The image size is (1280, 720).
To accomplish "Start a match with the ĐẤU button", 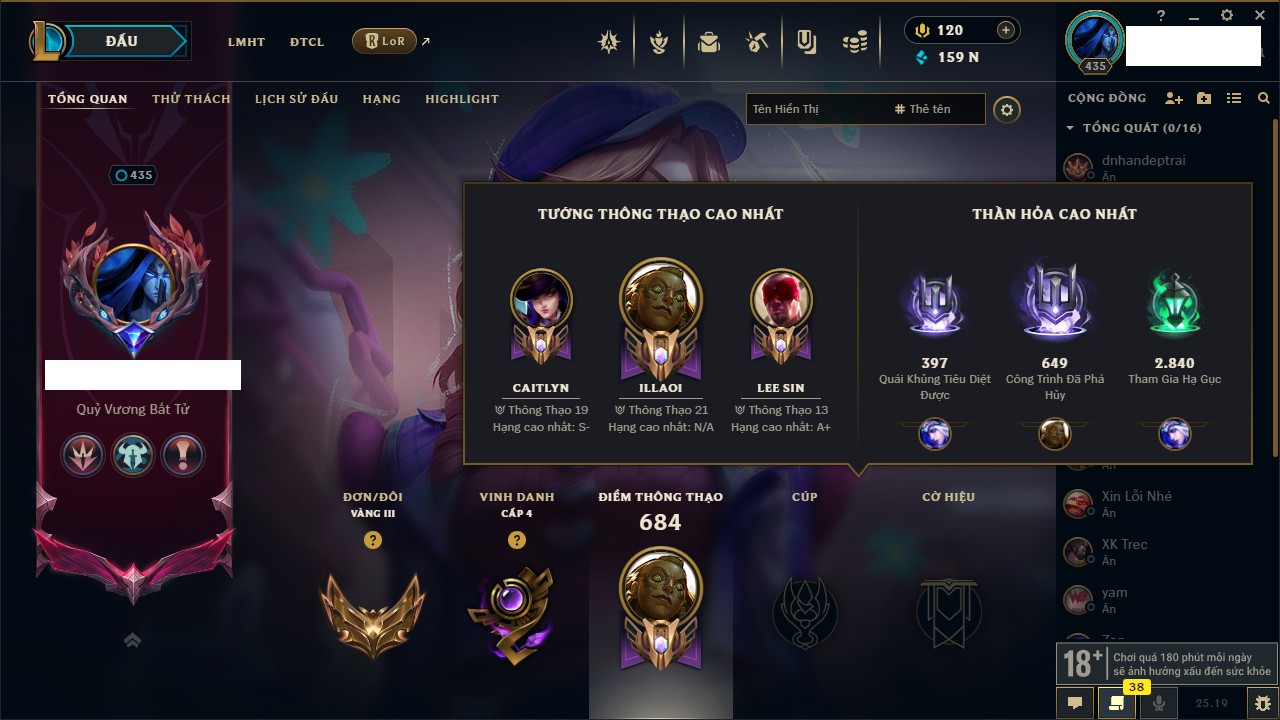I will coord(122,41).
